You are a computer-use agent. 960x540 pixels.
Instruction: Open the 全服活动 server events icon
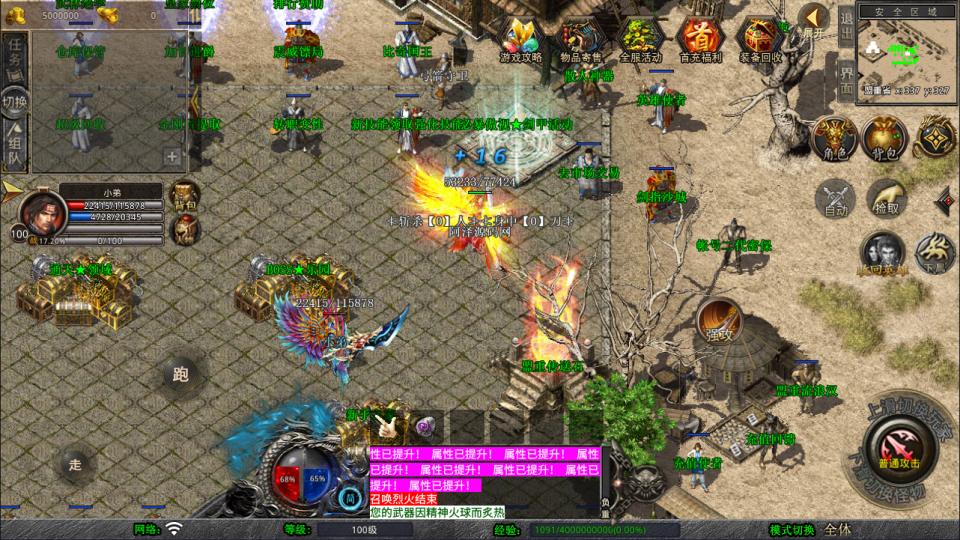tap(638, 37)
